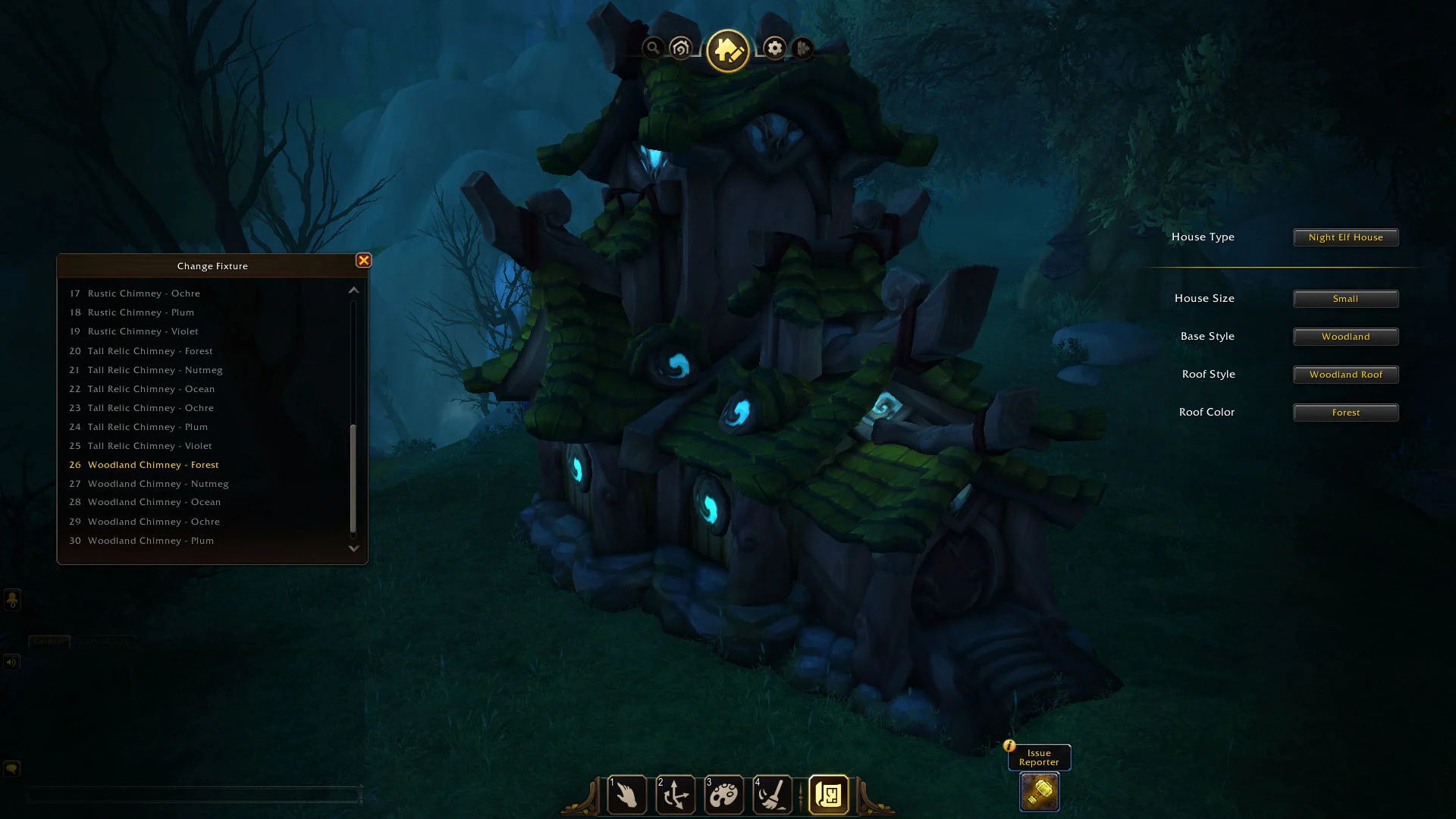Pick Rustic Chimney - Violet from list

click(143, 331)
